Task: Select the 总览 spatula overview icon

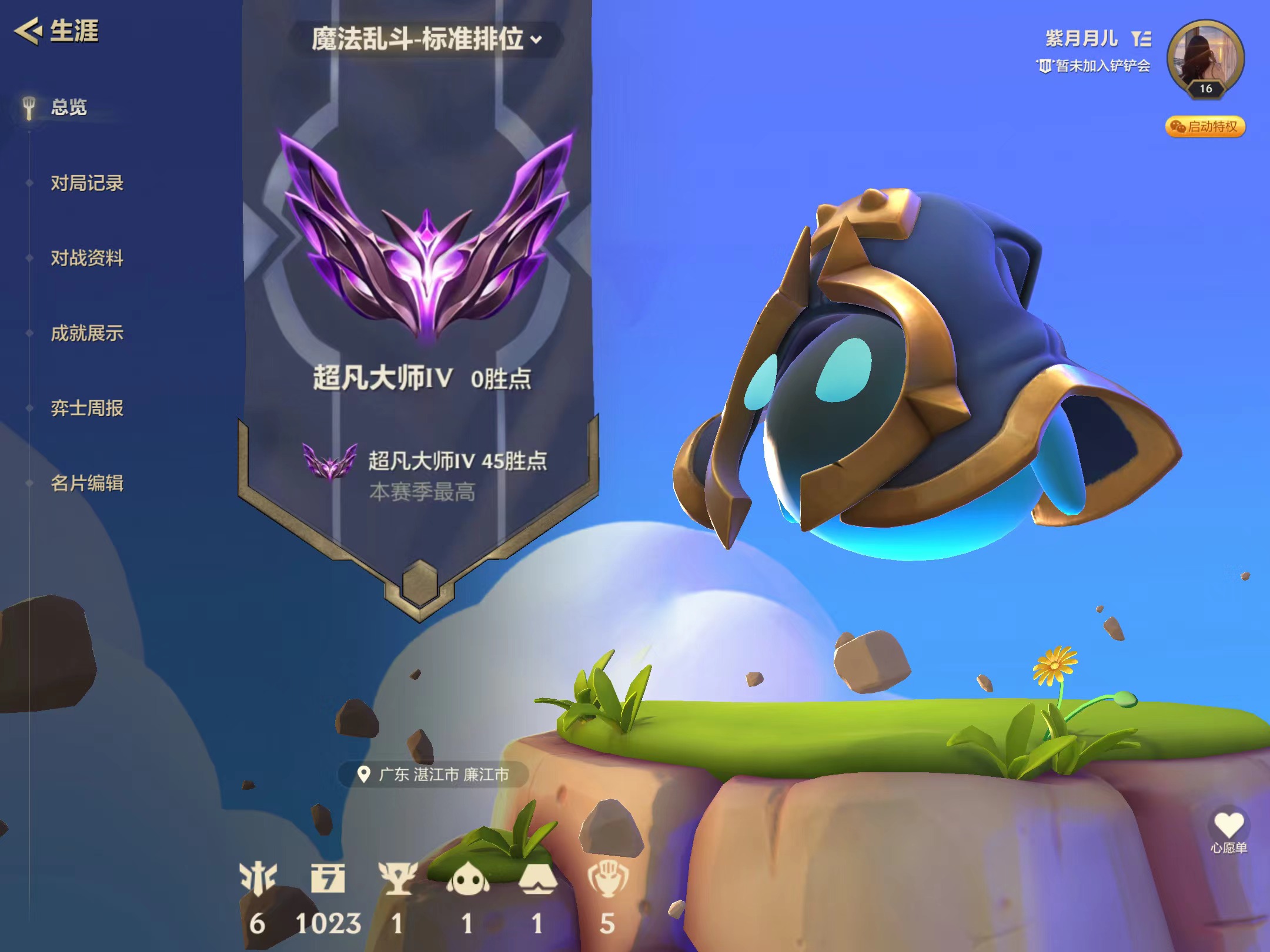Action: 28,107
